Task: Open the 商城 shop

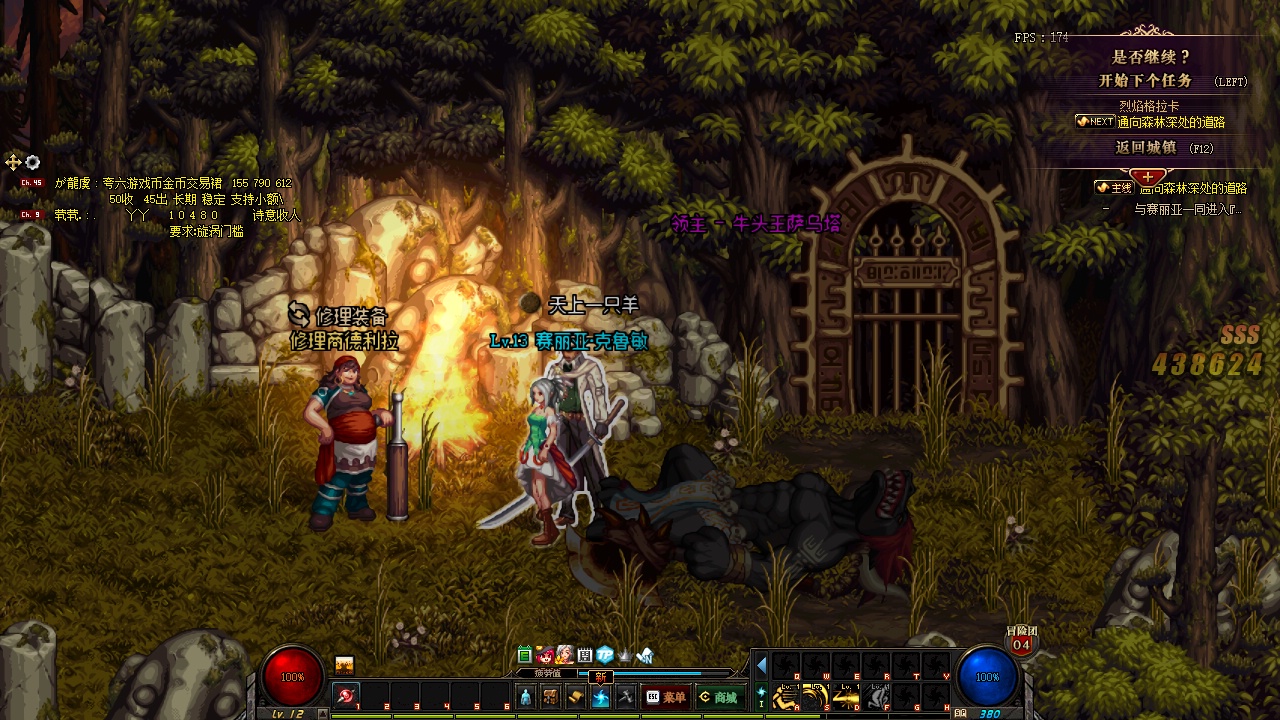Action: tap(718, 697)
